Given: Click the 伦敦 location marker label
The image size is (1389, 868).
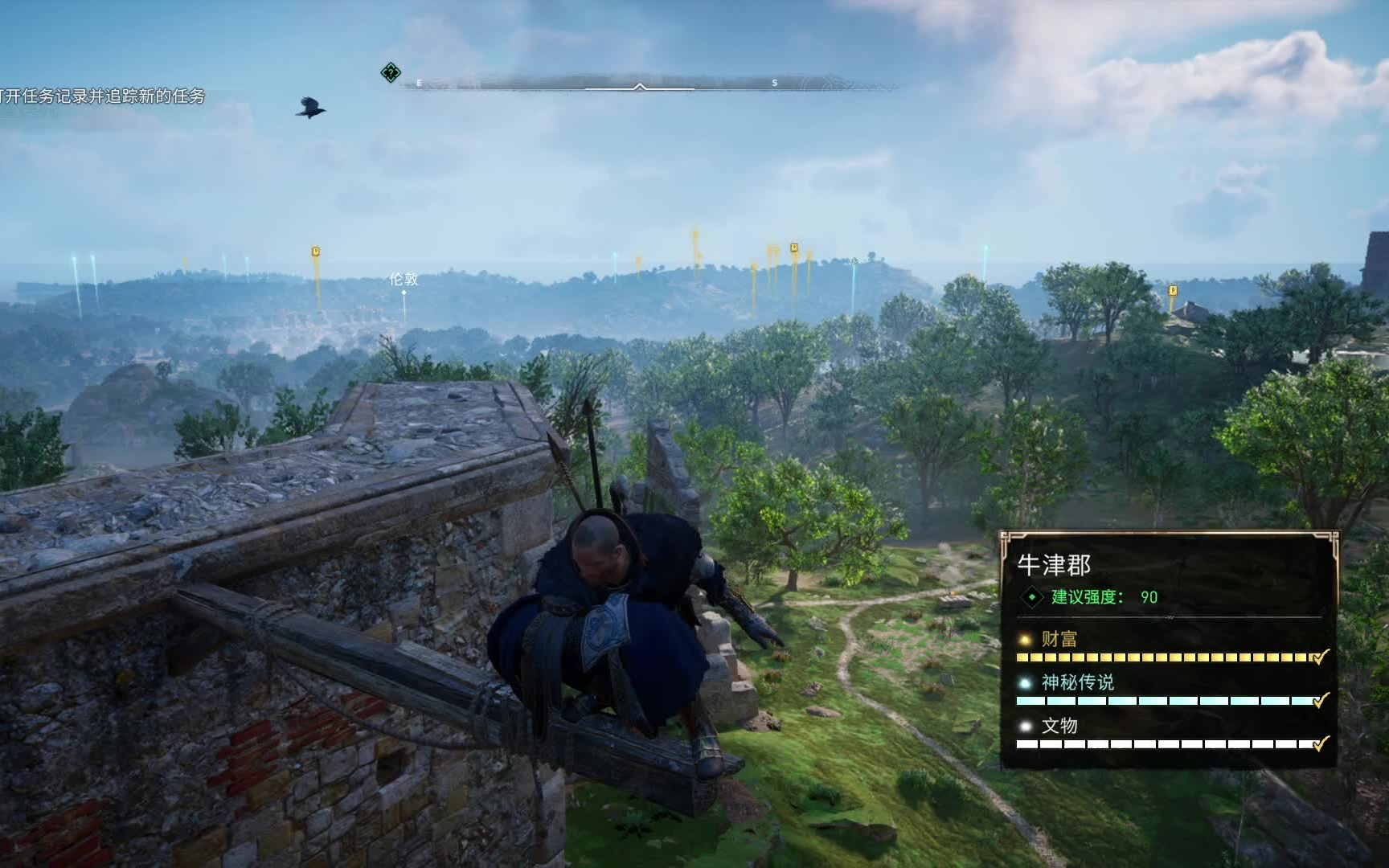Looking at the screenshot, I should pyautogui.click(x=404, y=279).
